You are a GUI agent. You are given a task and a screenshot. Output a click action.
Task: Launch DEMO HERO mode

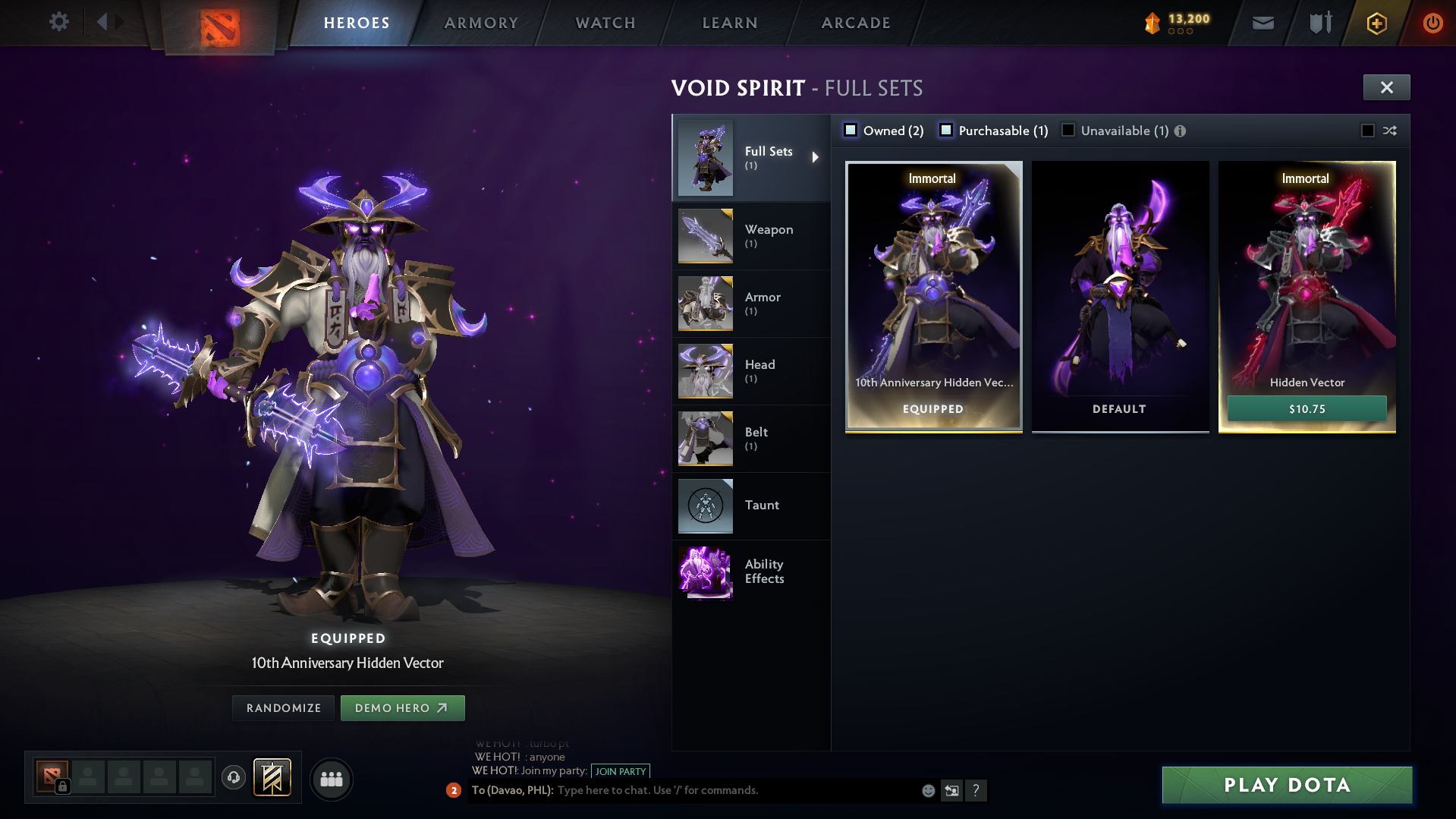[x=402, y=707]
